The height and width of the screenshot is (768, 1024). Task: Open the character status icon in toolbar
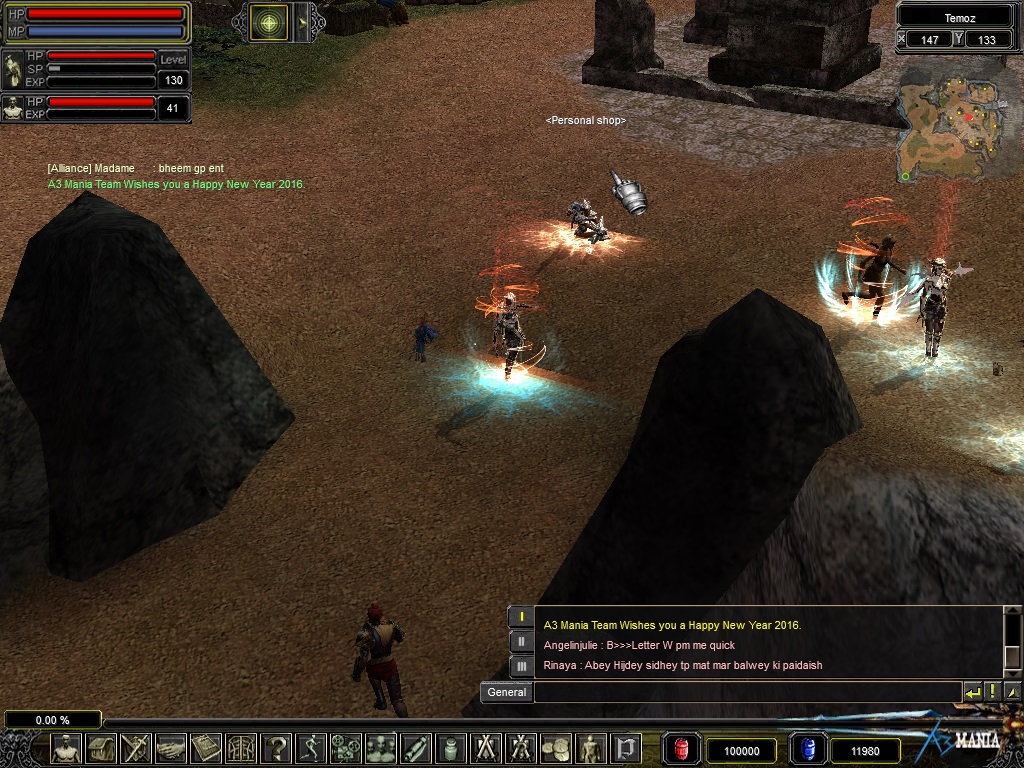(67, 748)
